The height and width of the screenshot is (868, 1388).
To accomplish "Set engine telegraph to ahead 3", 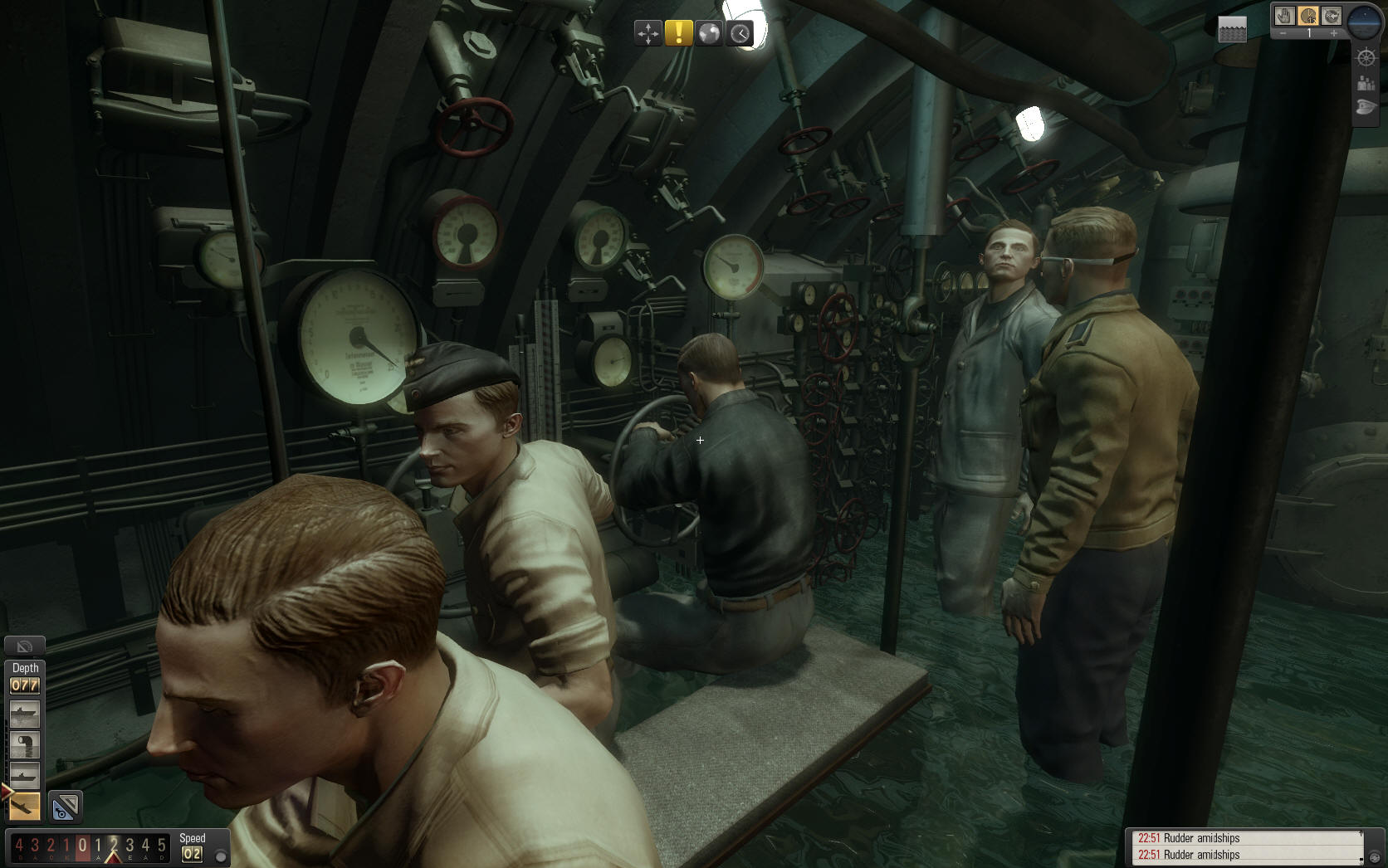I will tap(130, 846).
